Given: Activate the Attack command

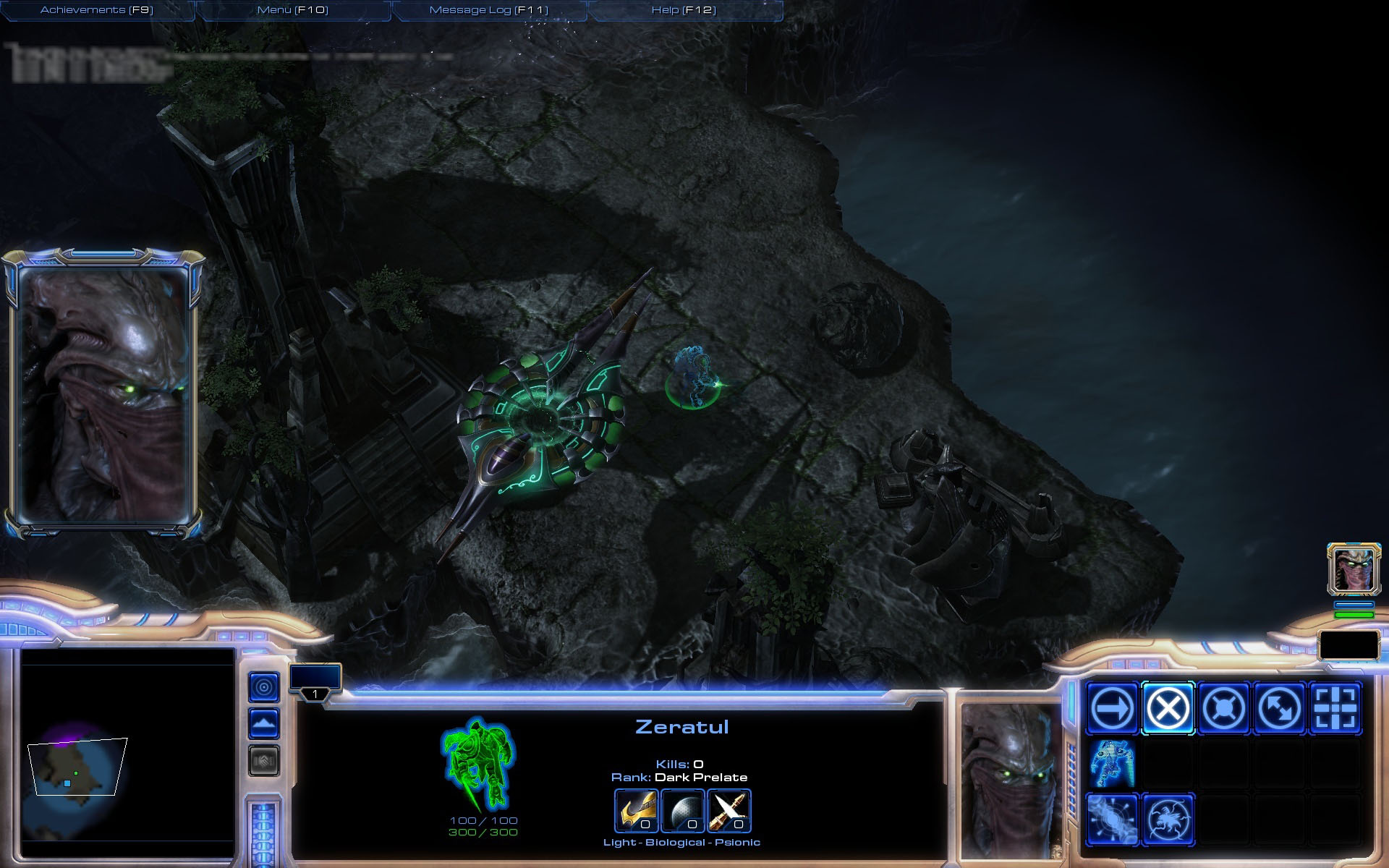Looking at the screenshot, I should point(1335,708).
